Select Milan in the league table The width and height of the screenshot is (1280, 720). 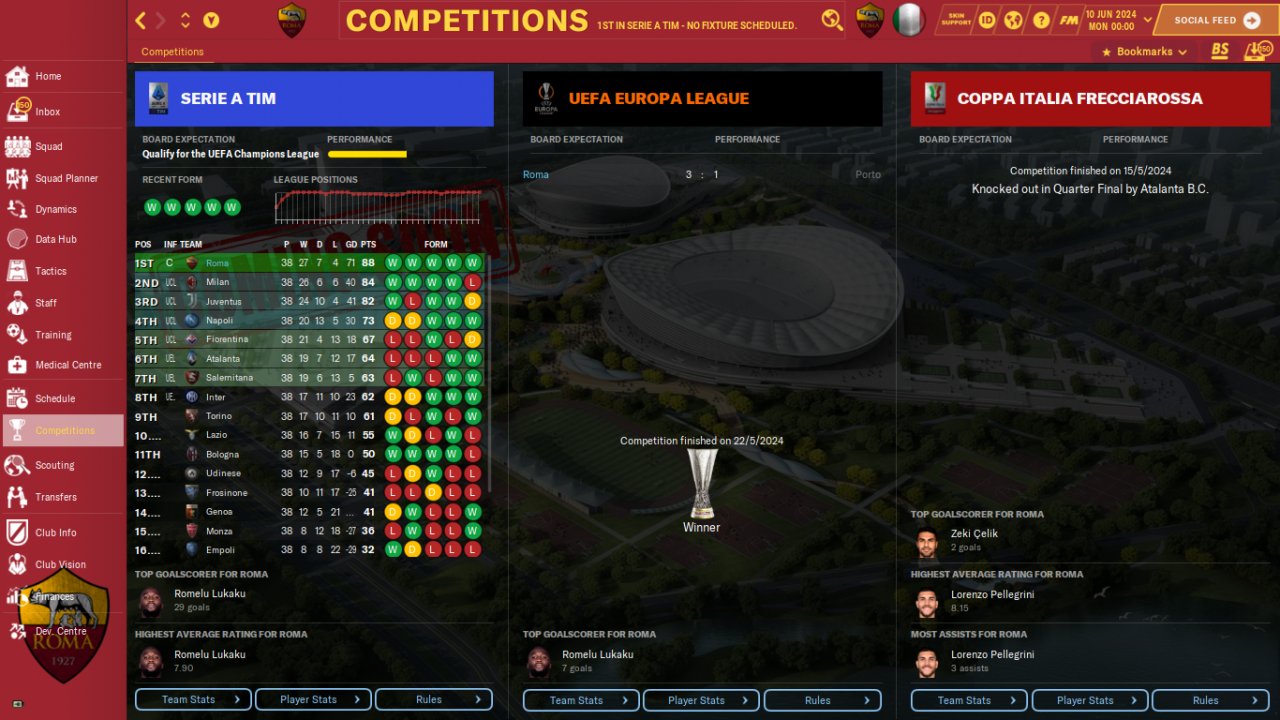click(x=218, y=282)
